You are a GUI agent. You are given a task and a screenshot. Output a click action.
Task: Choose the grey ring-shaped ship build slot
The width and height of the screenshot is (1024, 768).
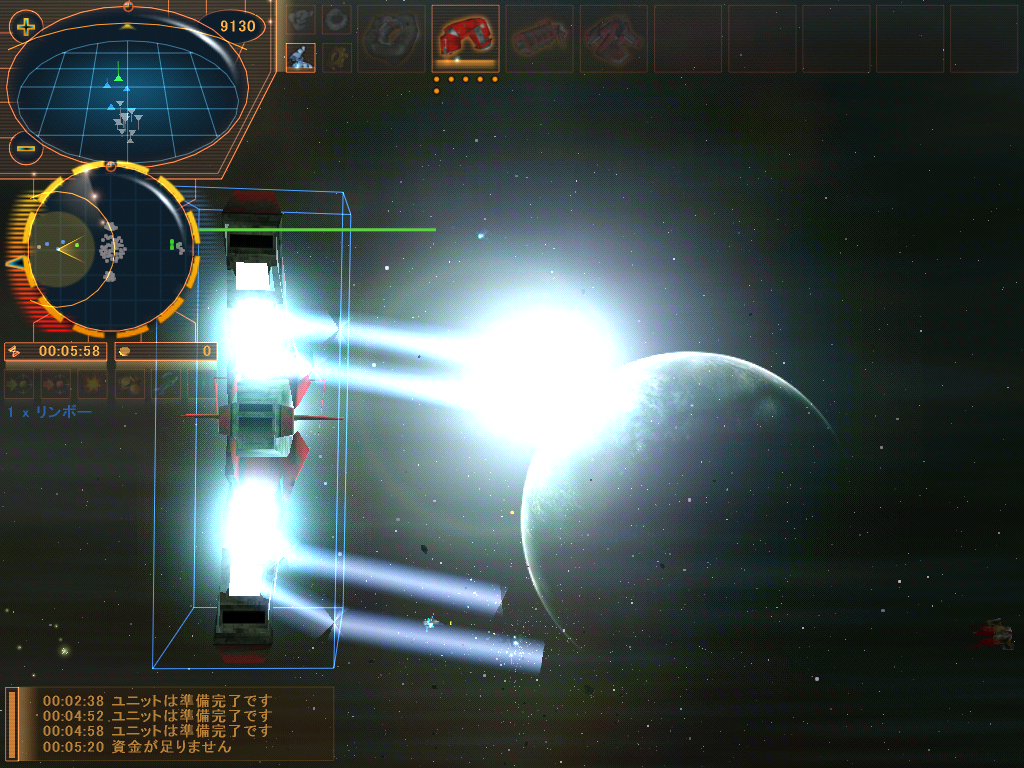click(391, 38)
